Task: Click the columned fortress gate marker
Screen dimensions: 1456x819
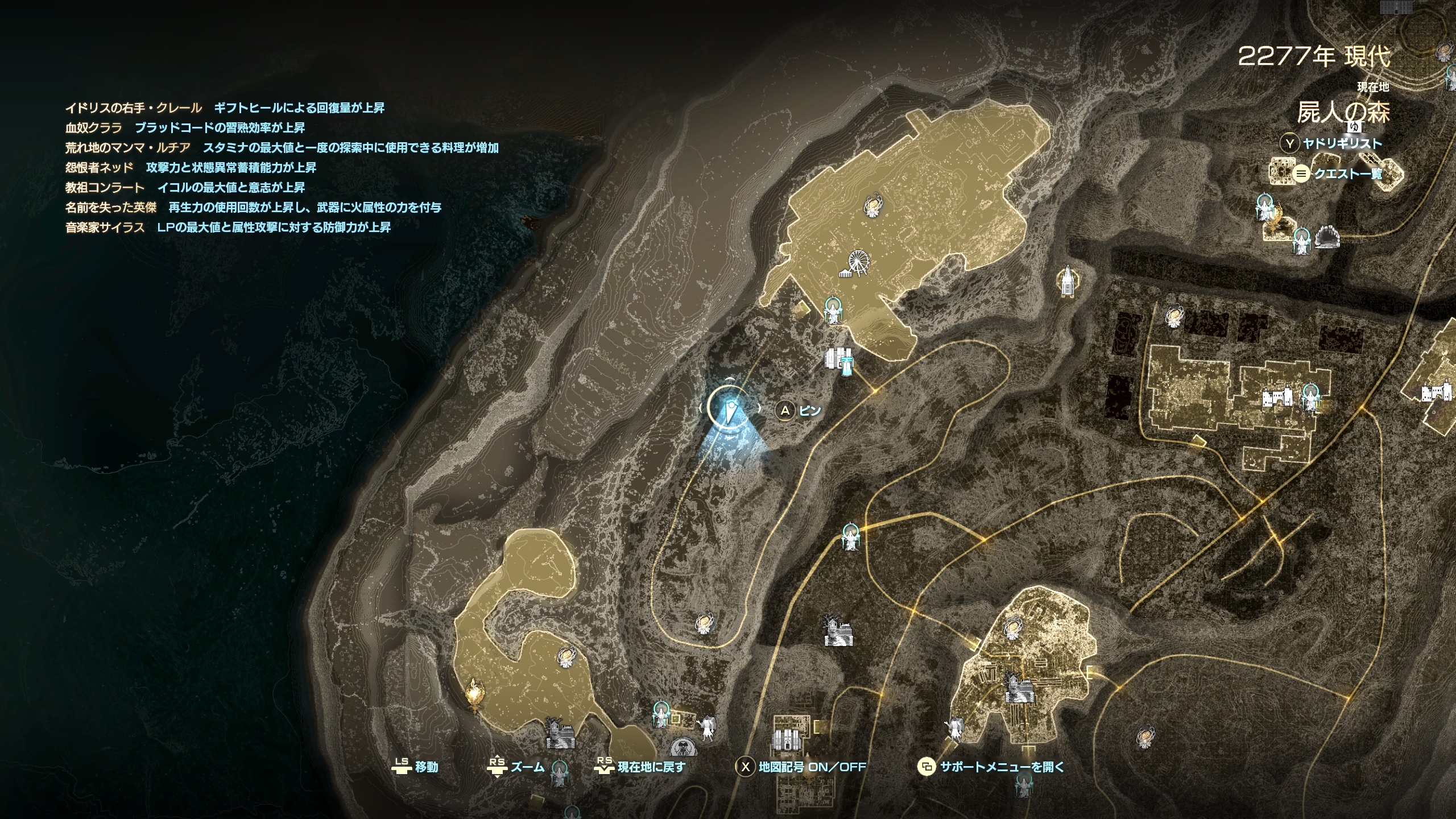Action: click(x=785, y=741)
